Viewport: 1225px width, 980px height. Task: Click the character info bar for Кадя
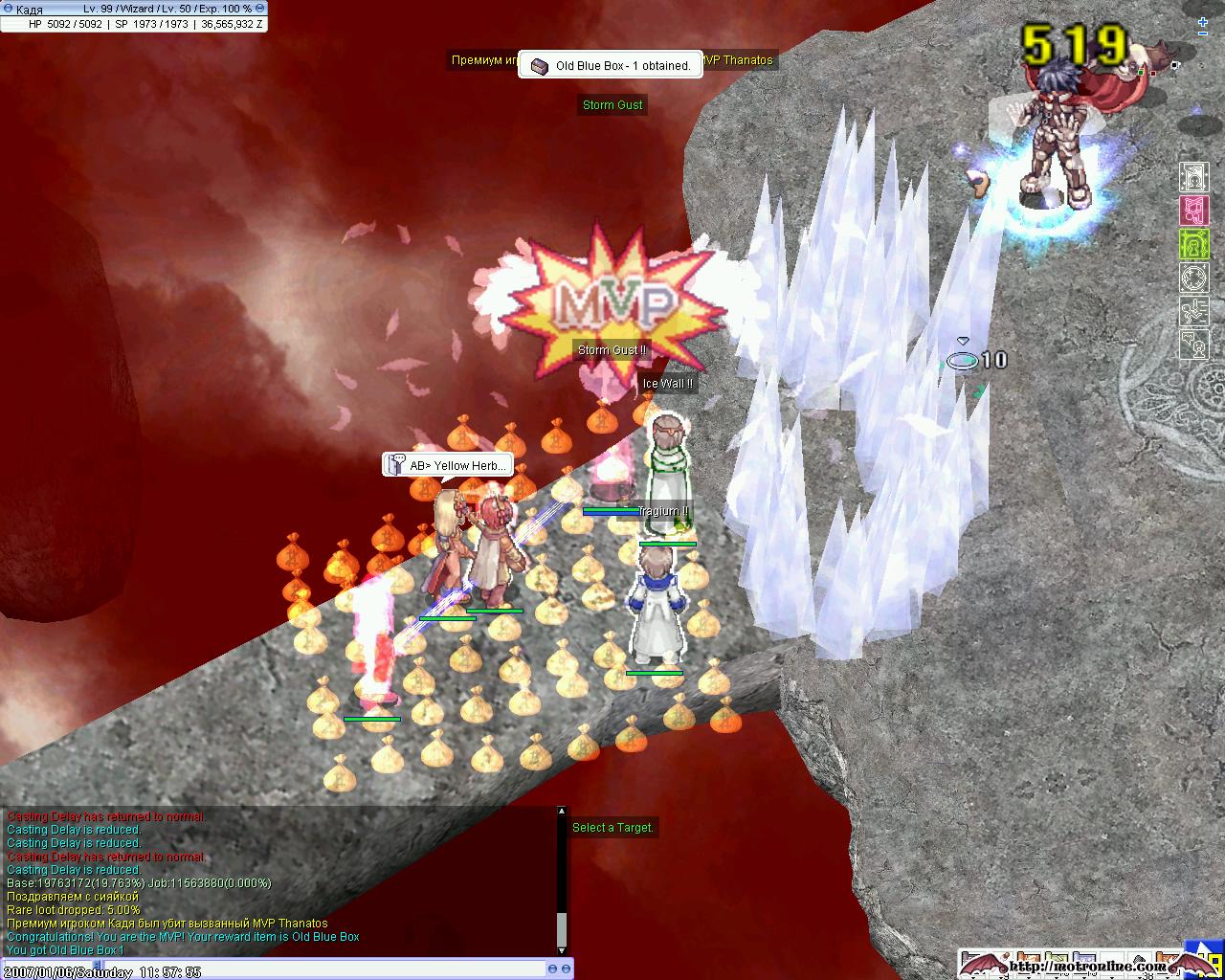tap(133, 16)
